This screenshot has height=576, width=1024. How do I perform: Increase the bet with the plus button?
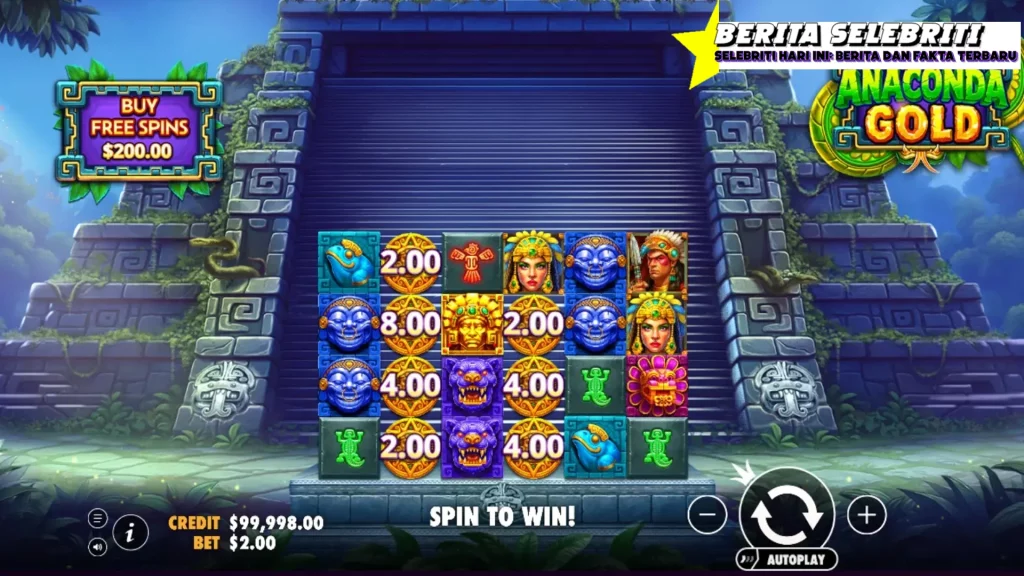(867, 515)
